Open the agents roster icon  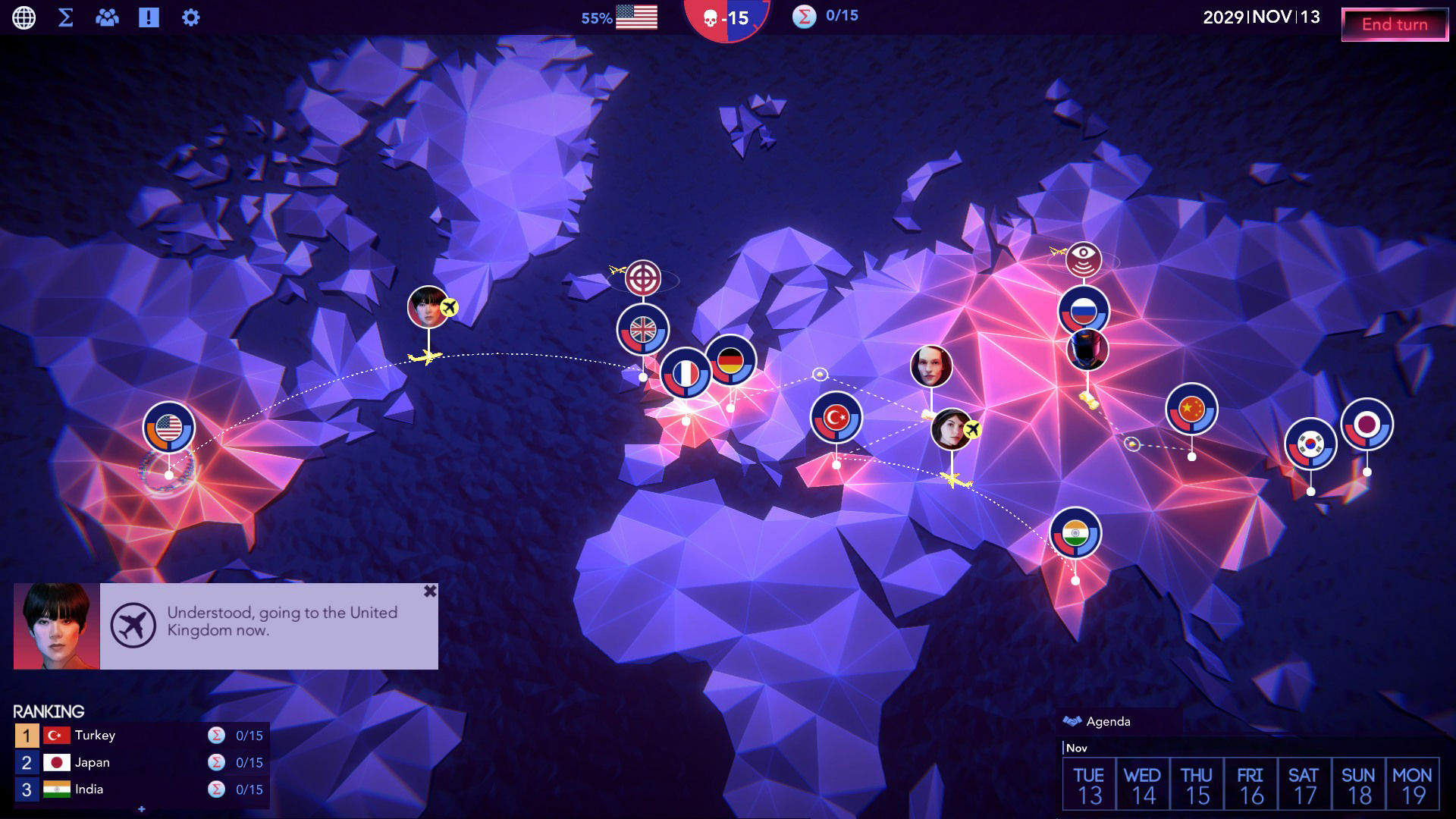(x=108, y=17)
